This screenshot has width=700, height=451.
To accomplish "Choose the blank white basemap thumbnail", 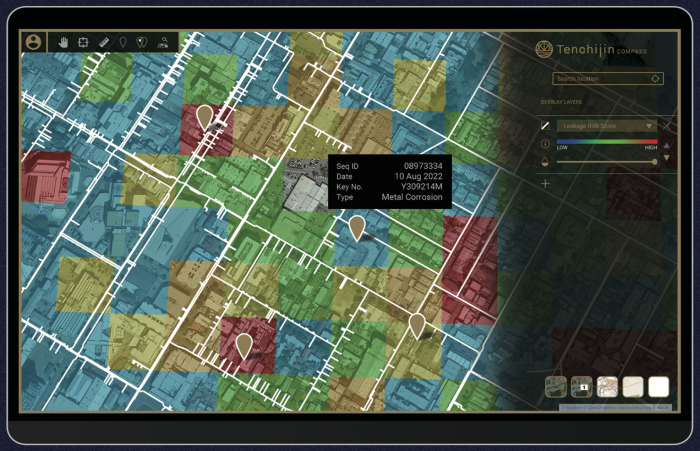I will [658, 386].
